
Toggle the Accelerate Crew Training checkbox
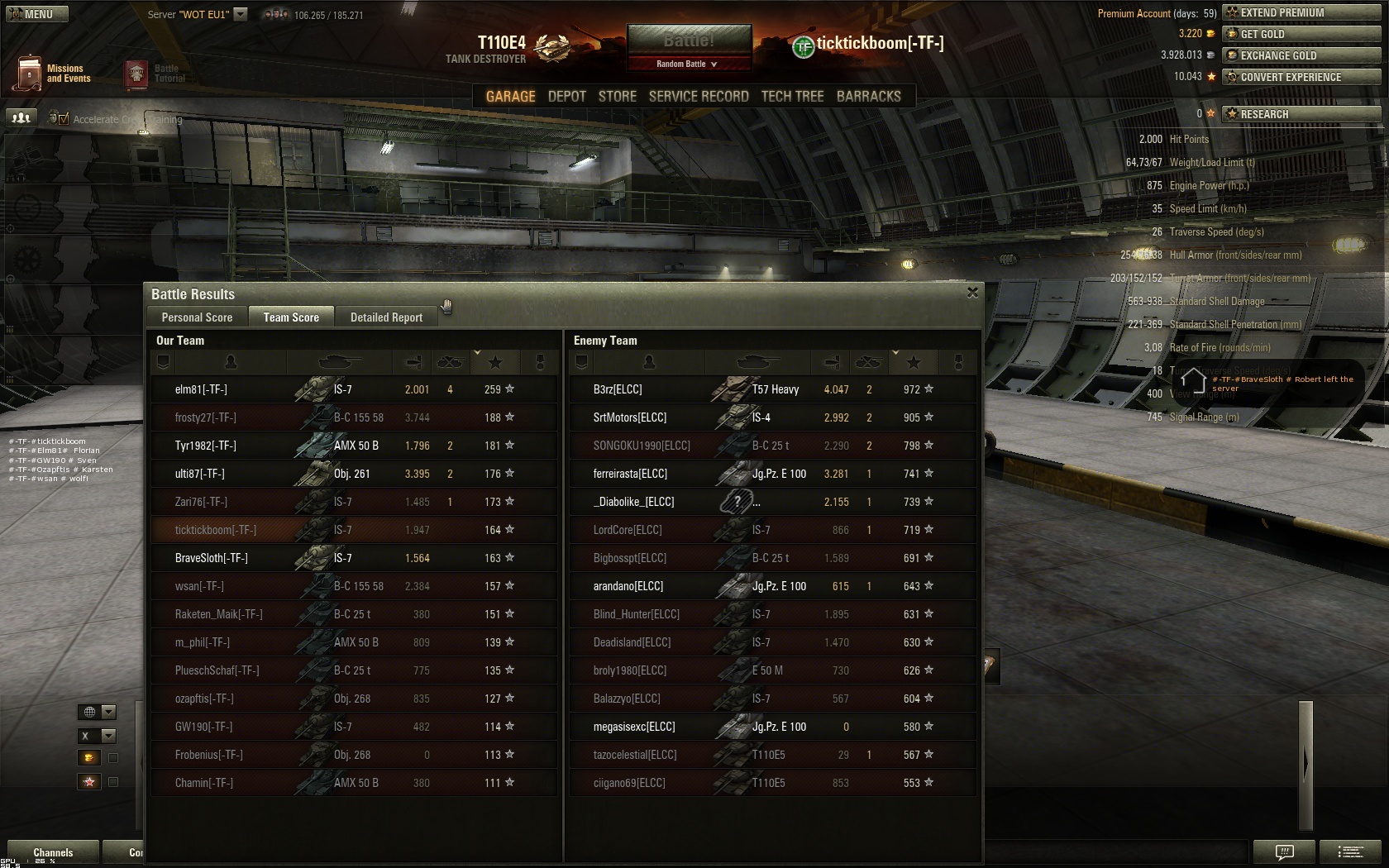click(64, 119)
